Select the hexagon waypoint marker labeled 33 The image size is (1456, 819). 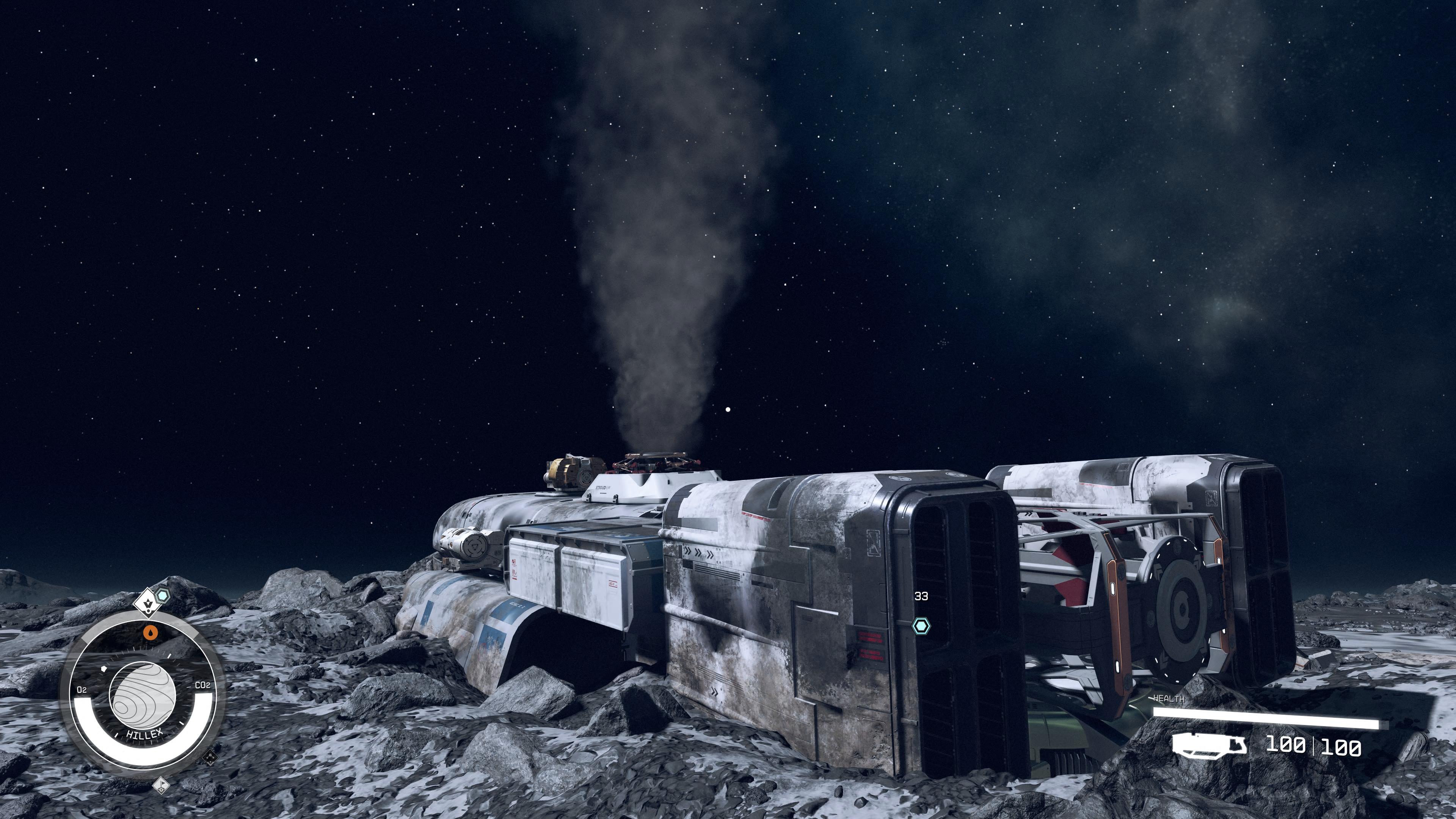[x=921, y=625]
